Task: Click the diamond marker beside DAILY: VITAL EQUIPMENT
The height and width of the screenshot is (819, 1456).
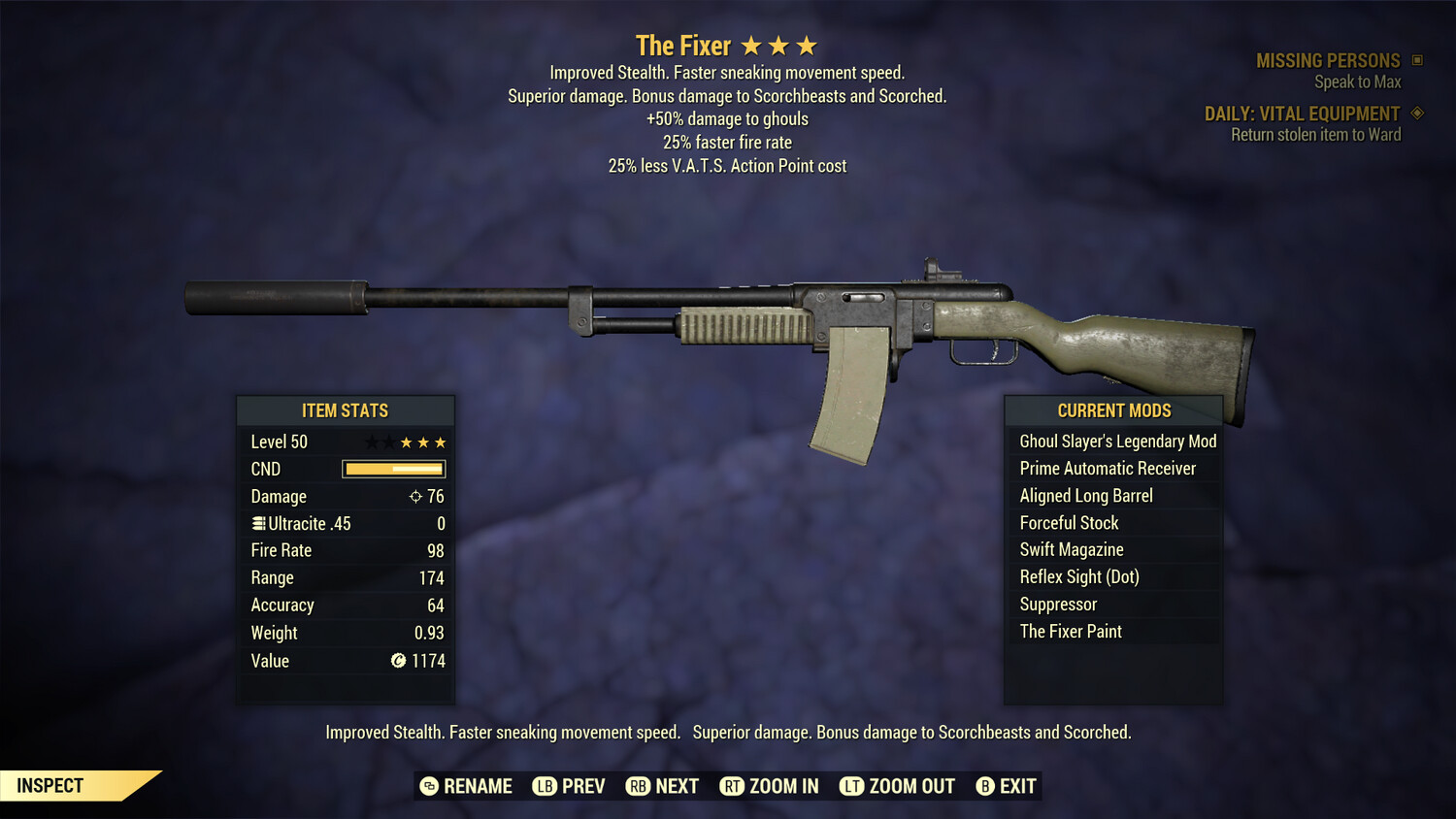Action: 1415,113
